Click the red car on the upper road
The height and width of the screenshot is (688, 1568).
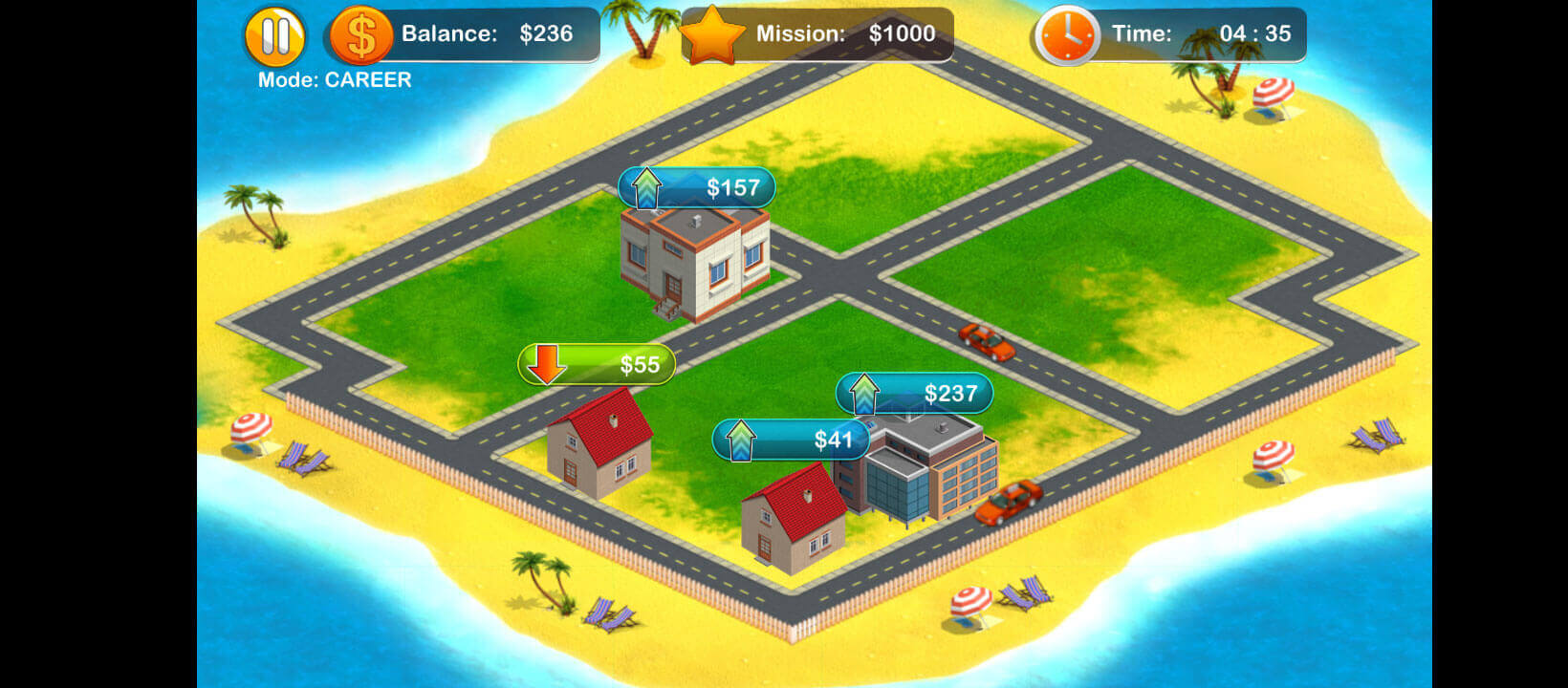pyautogui.click(x=986, y=340)
